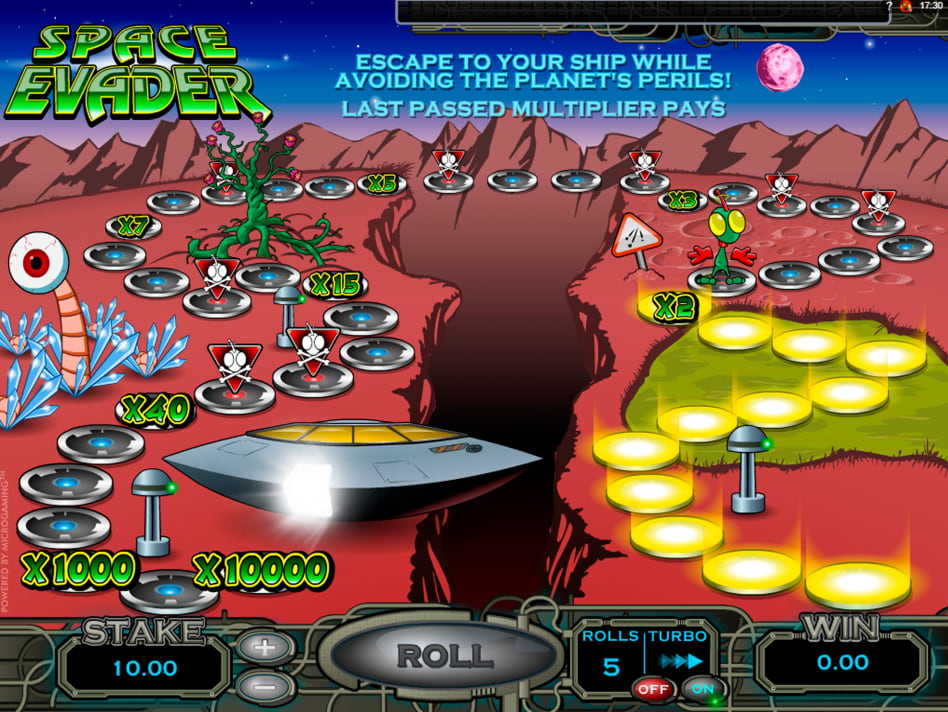Open help via the question mark icon

(x=888, y=6)
